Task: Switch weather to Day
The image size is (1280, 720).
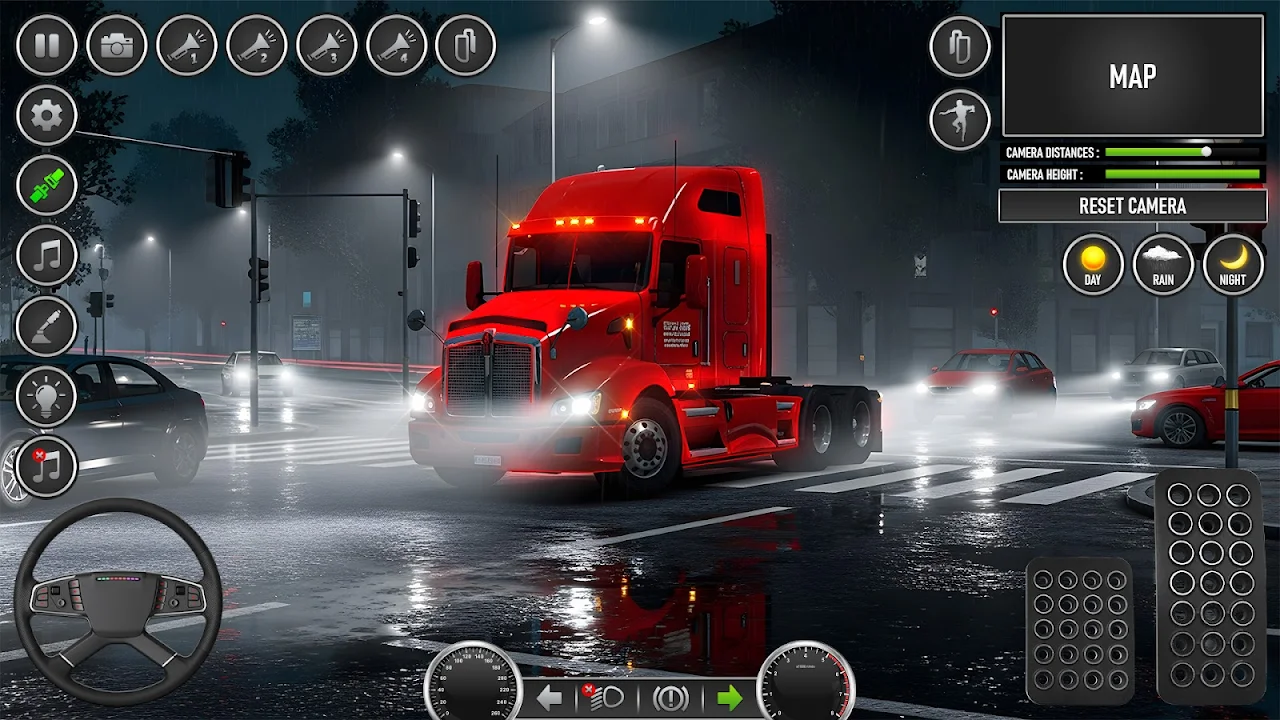Action: point(1092,264)
